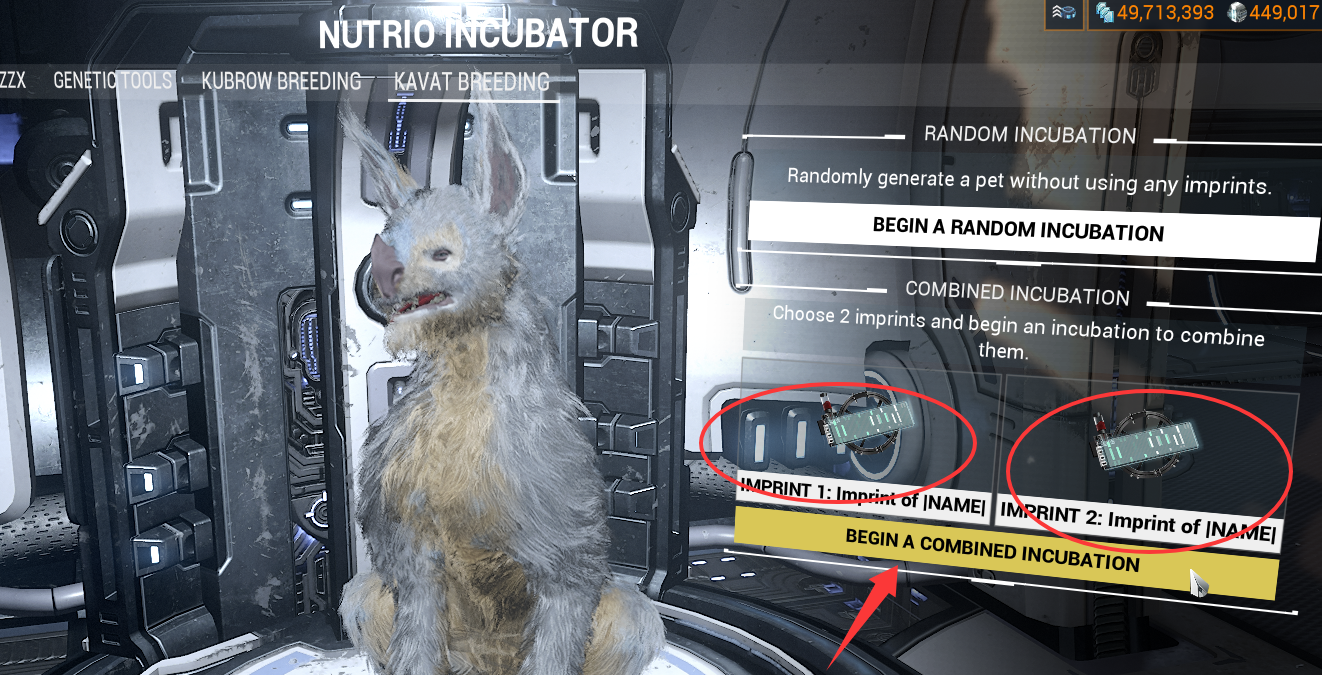Select the Kavat Breeding tab
This screenshot has height=675, width=1322.
click(471, 81)
